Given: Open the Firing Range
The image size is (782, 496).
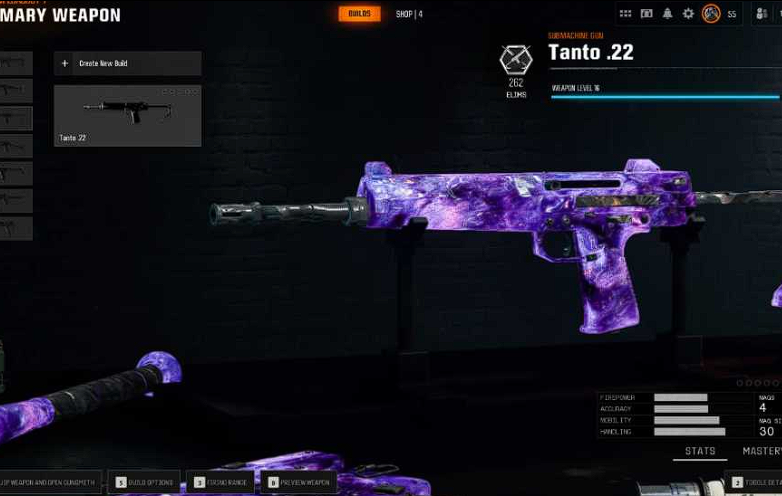Looking at the screenshot, I should [x=221, y=482].
